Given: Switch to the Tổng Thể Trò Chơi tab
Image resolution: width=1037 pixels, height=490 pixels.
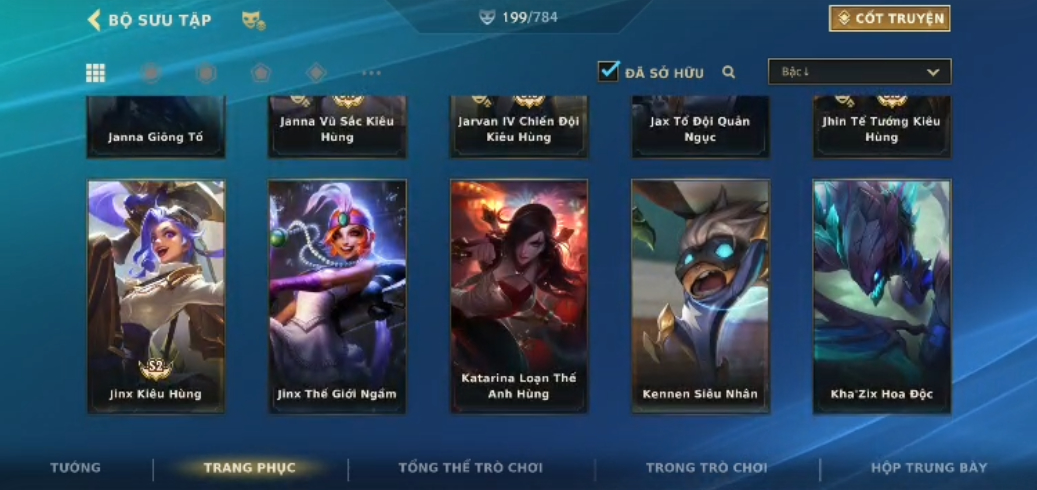Looking at the screenshot, I should click(470, 468).
